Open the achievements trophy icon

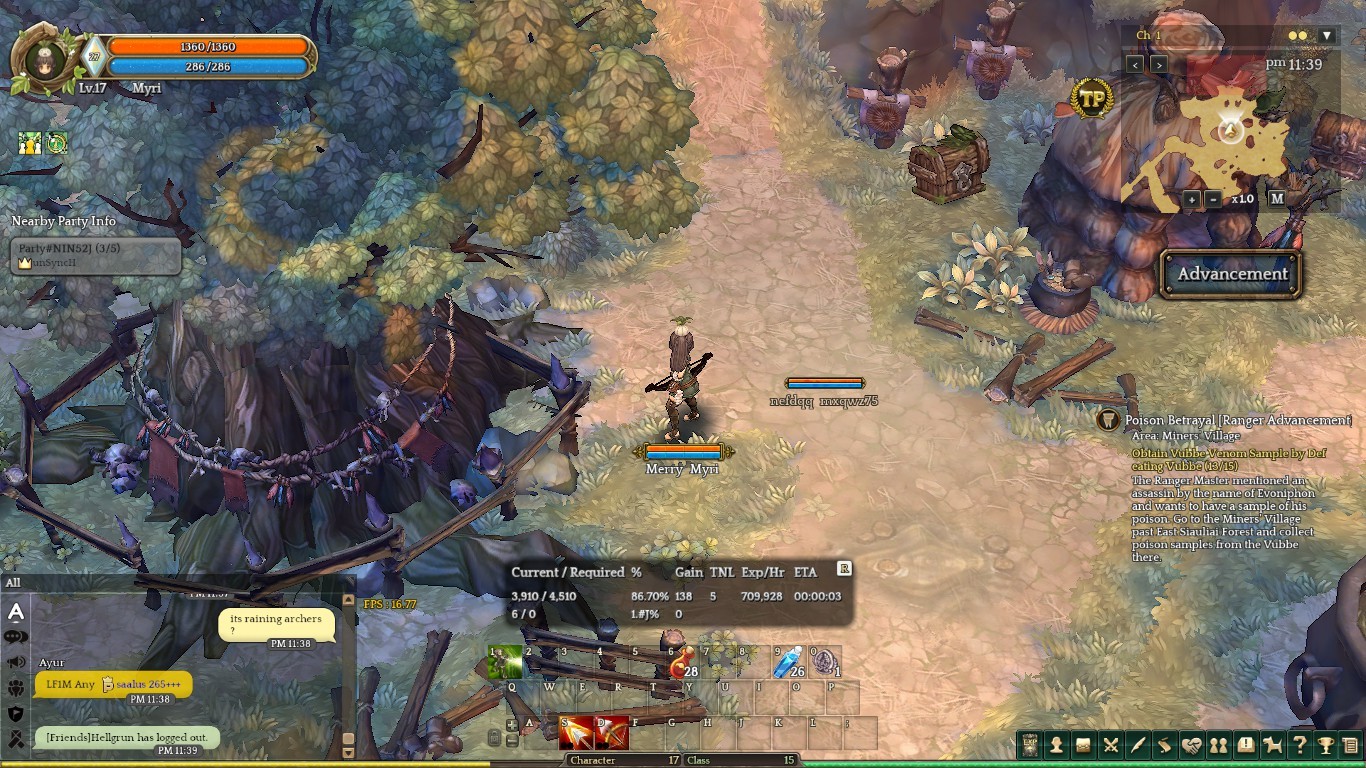1326,745
